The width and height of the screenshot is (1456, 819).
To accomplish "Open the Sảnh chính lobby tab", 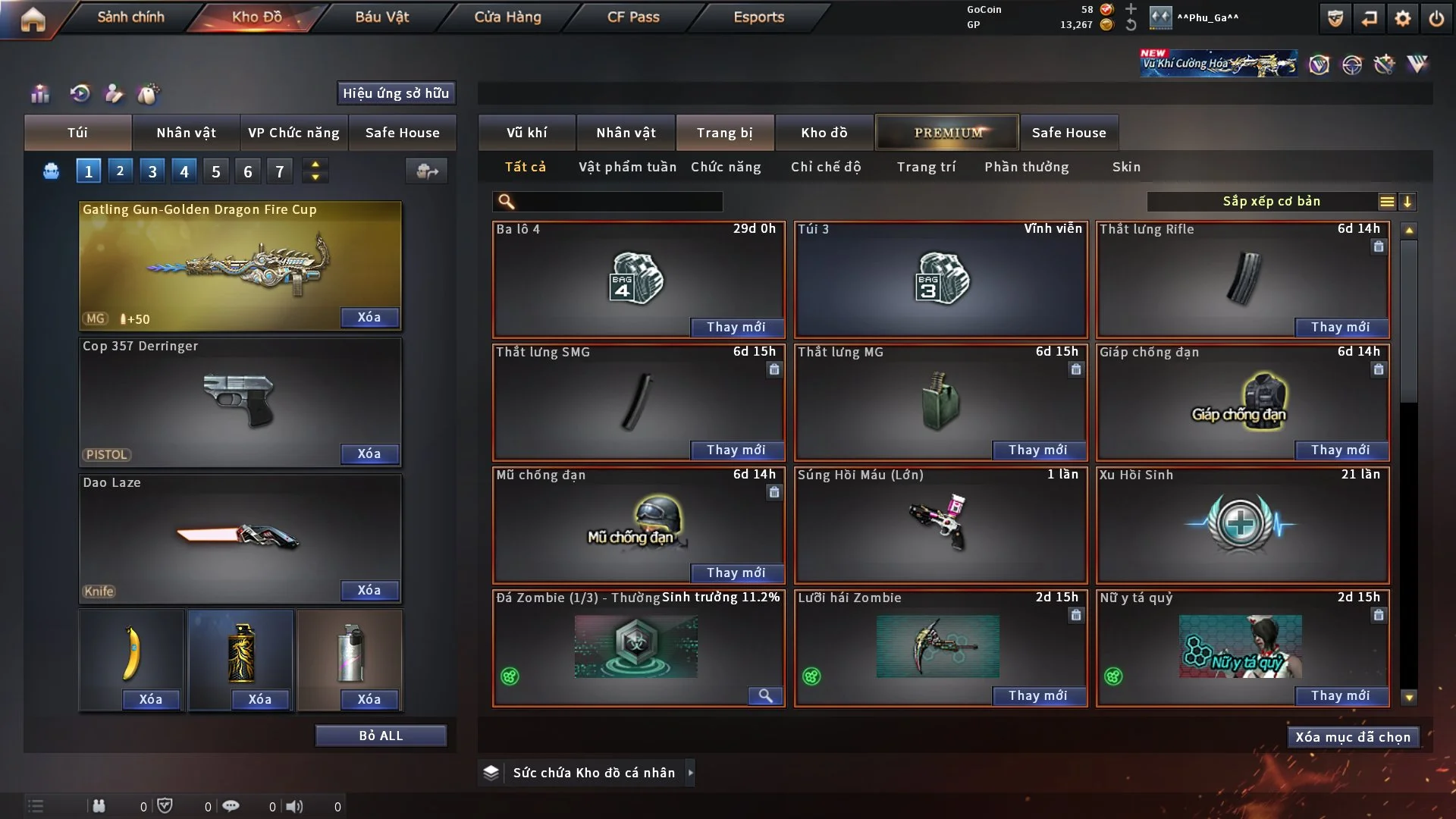I will 130,17.
